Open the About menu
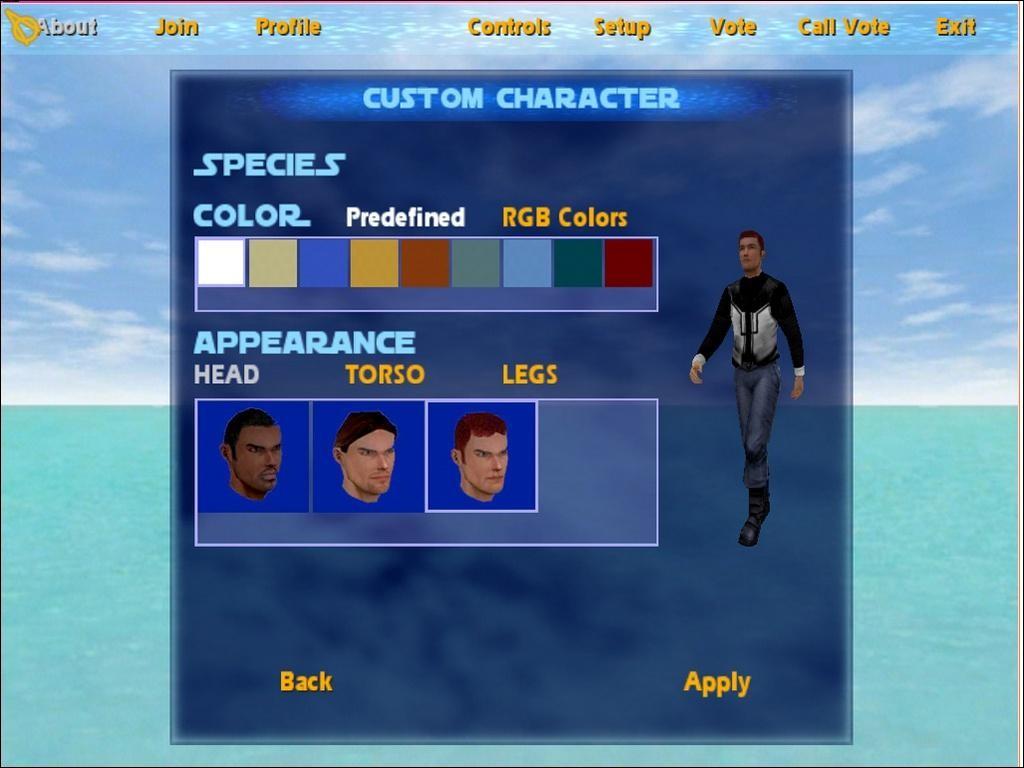Viewport: 1024px width, 768px height. (66, 27)
